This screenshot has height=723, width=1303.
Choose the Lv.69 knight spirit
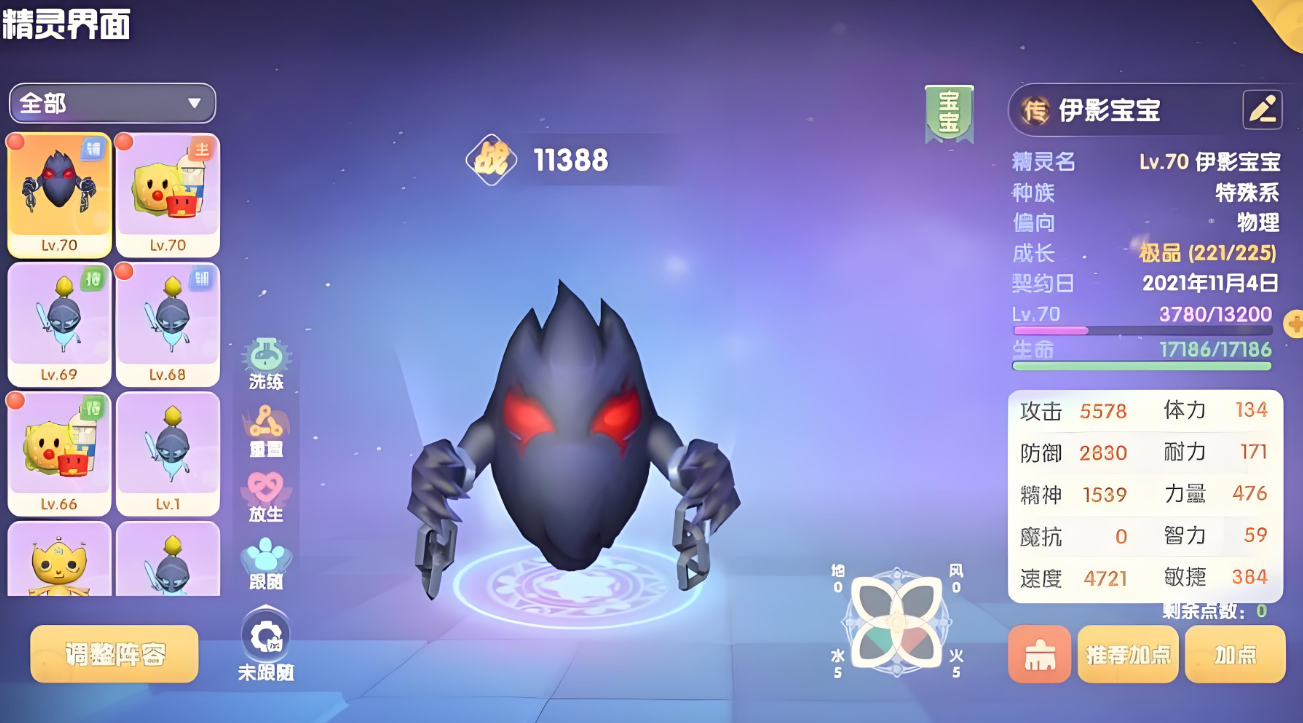59,324
